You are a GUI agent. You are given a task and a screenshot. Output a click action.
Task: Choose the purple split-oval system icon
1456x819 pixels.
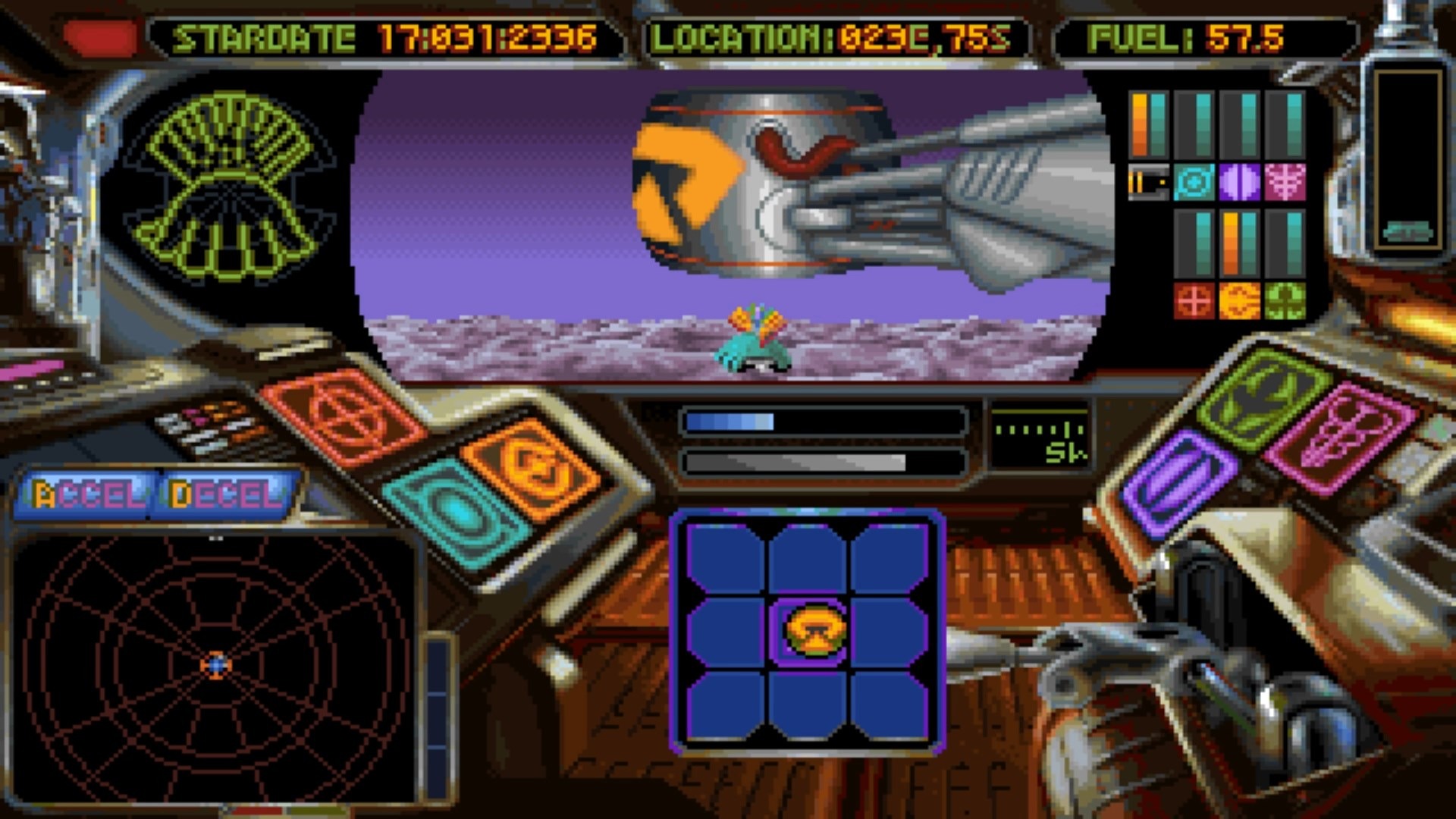pos(1239,183)
